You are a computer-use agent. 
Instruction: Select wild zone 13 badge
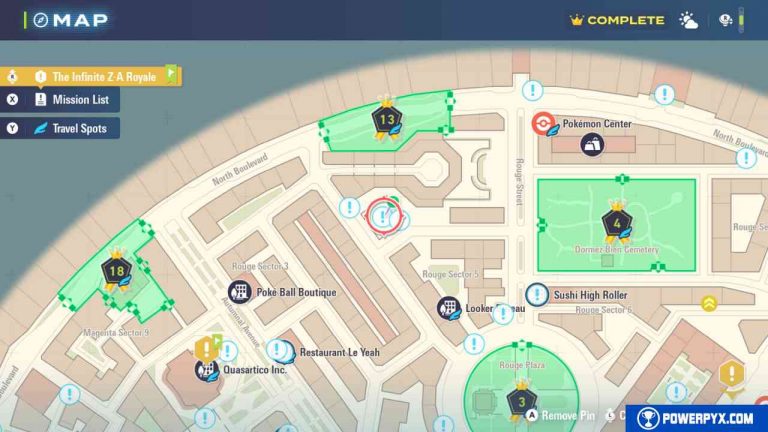click(x=386, y=119)
